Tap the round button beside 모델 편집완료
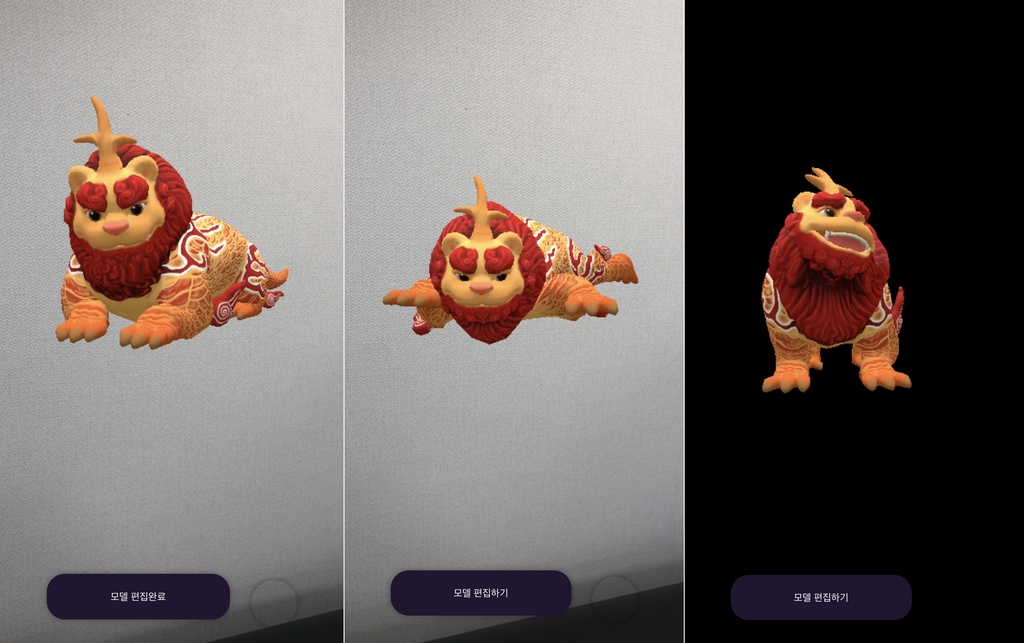This screenshot has height=643, width=1024. [273, 603]
